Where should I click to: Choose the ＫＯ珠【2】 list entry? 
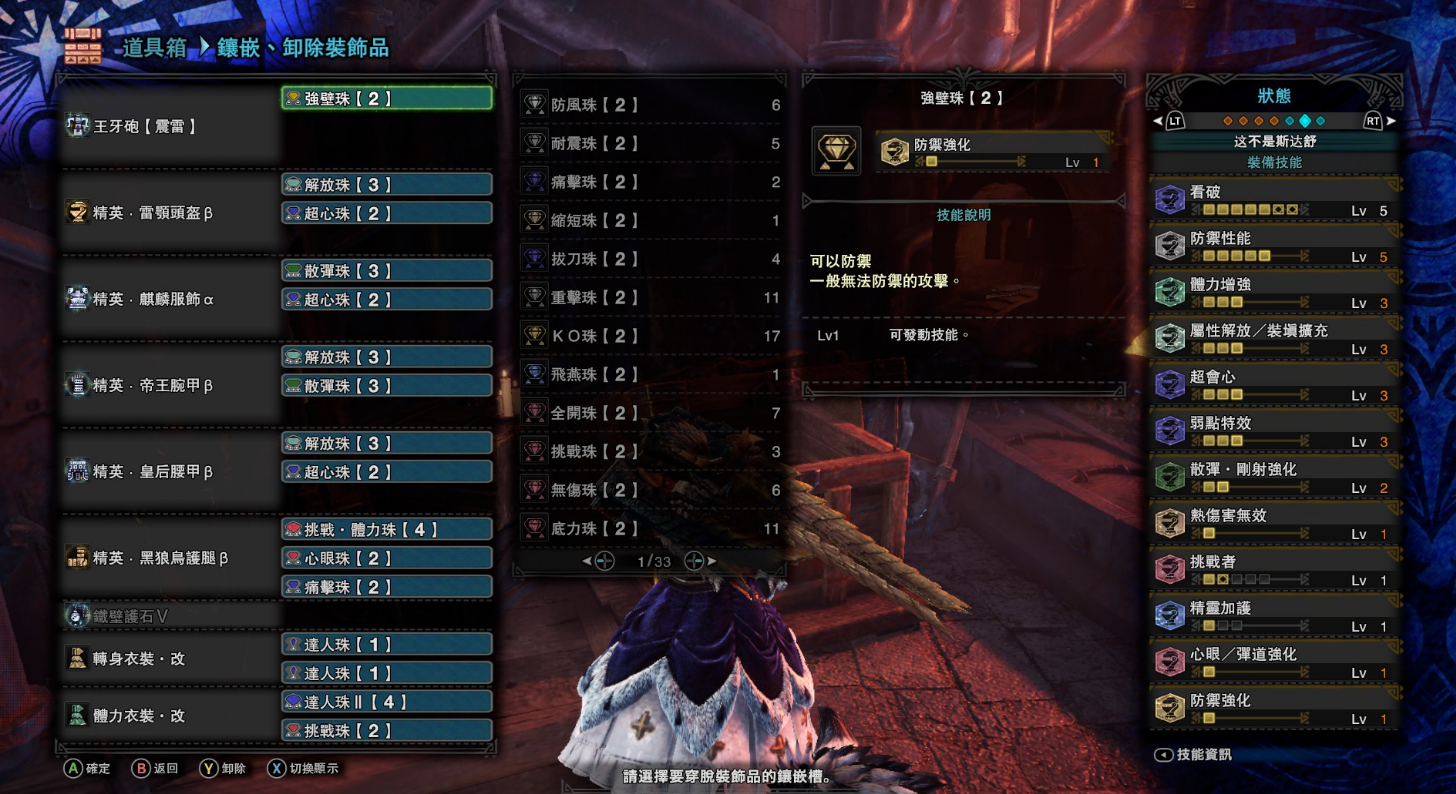(650, 336)
